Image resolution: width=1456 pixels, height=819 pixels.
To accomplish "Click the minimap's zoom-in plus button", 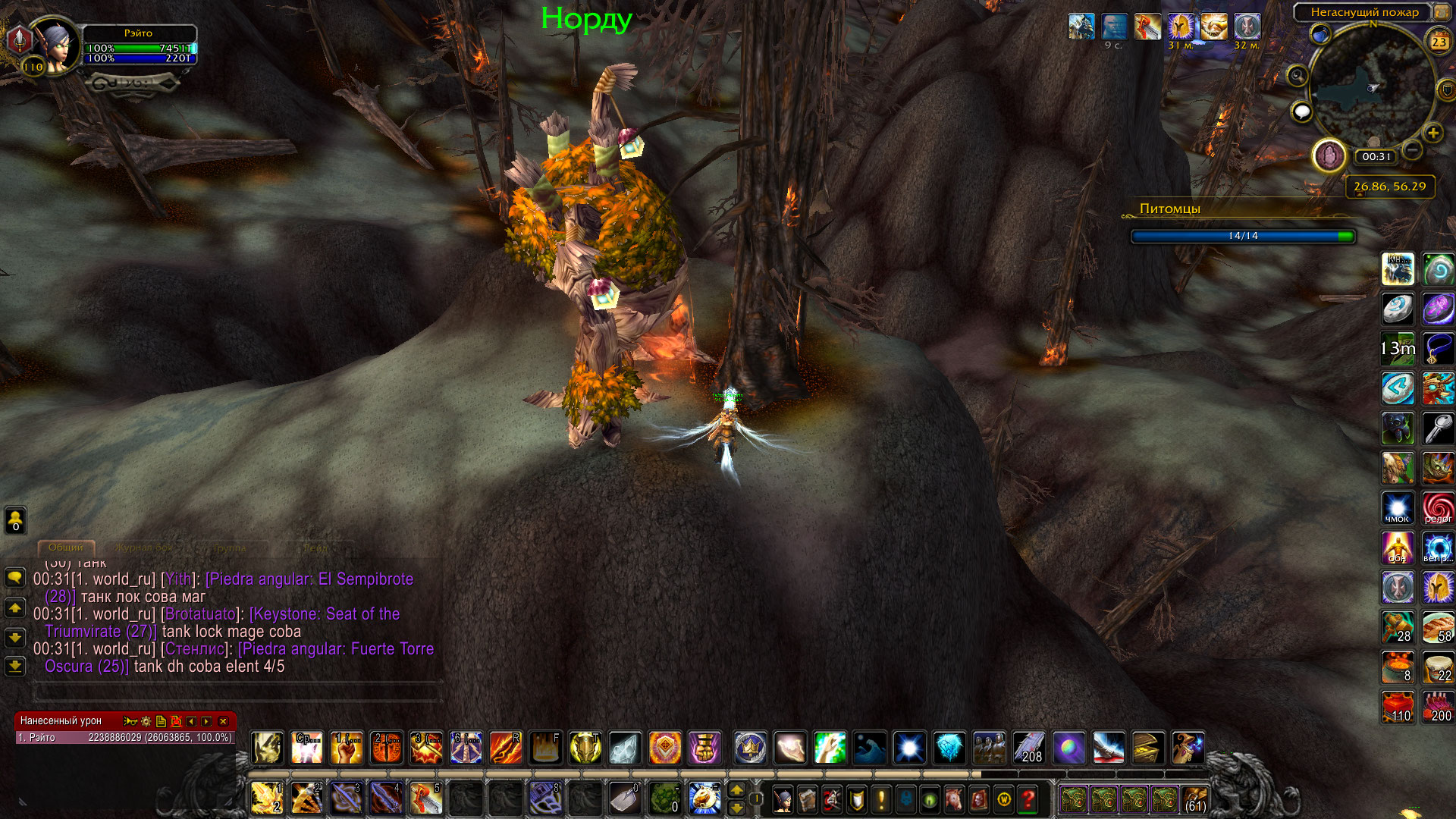I will tap(1432, 133).
